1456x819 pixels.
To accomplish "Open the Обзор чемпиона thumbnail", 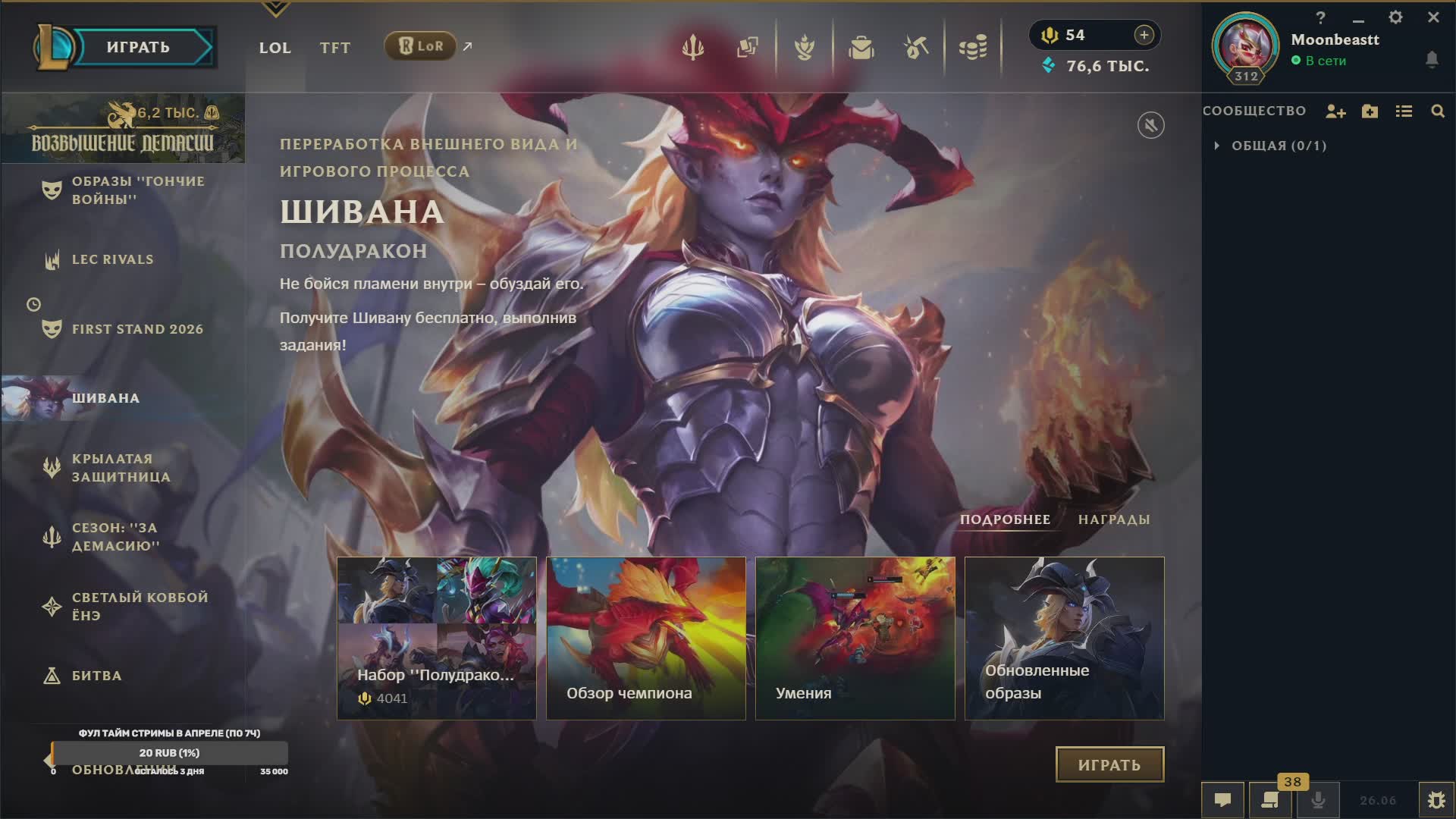I will (x=645, y=638).
